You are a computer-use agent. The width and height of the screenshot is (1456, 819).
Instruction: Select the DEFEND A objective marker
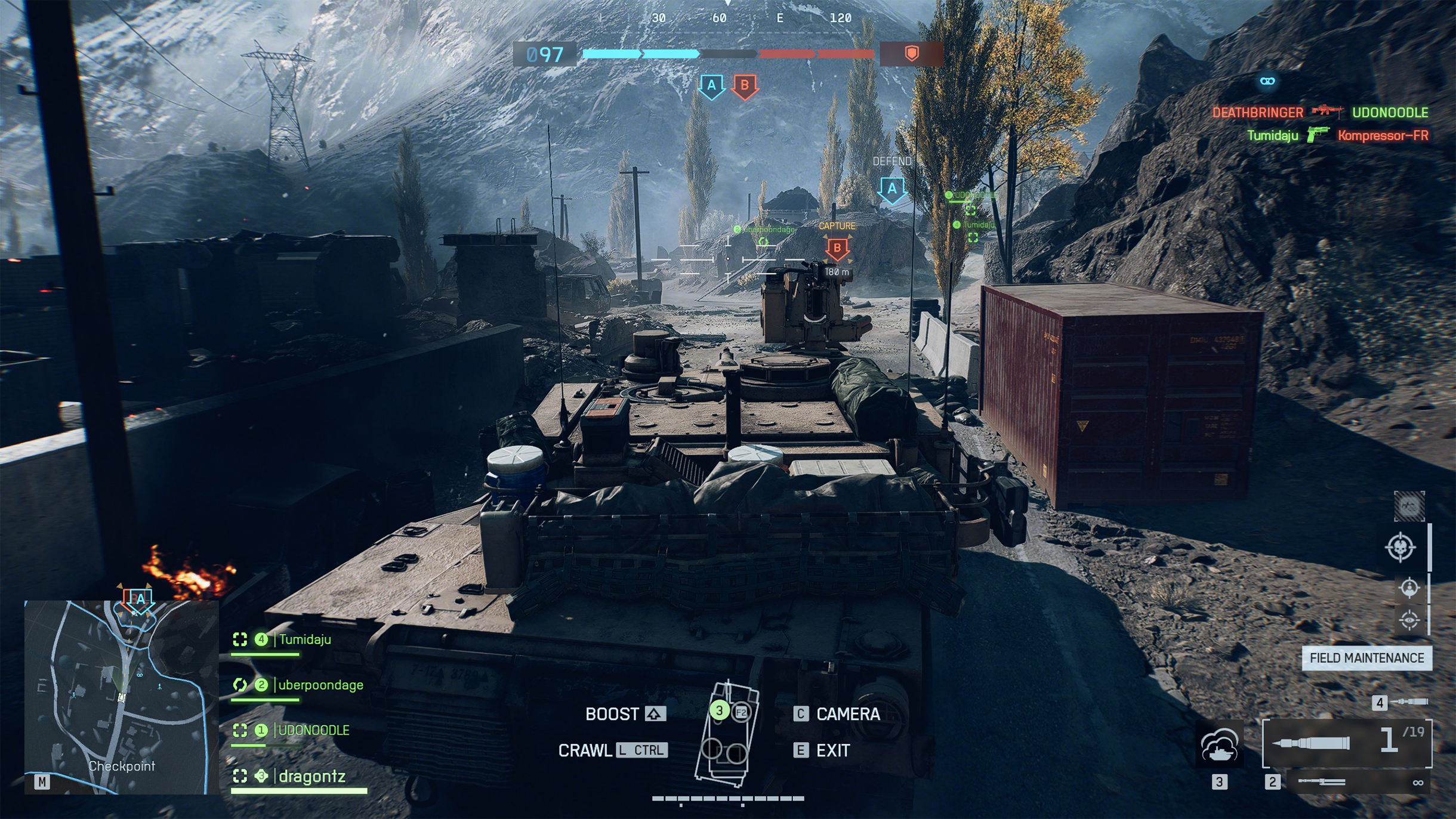point(892,190)
